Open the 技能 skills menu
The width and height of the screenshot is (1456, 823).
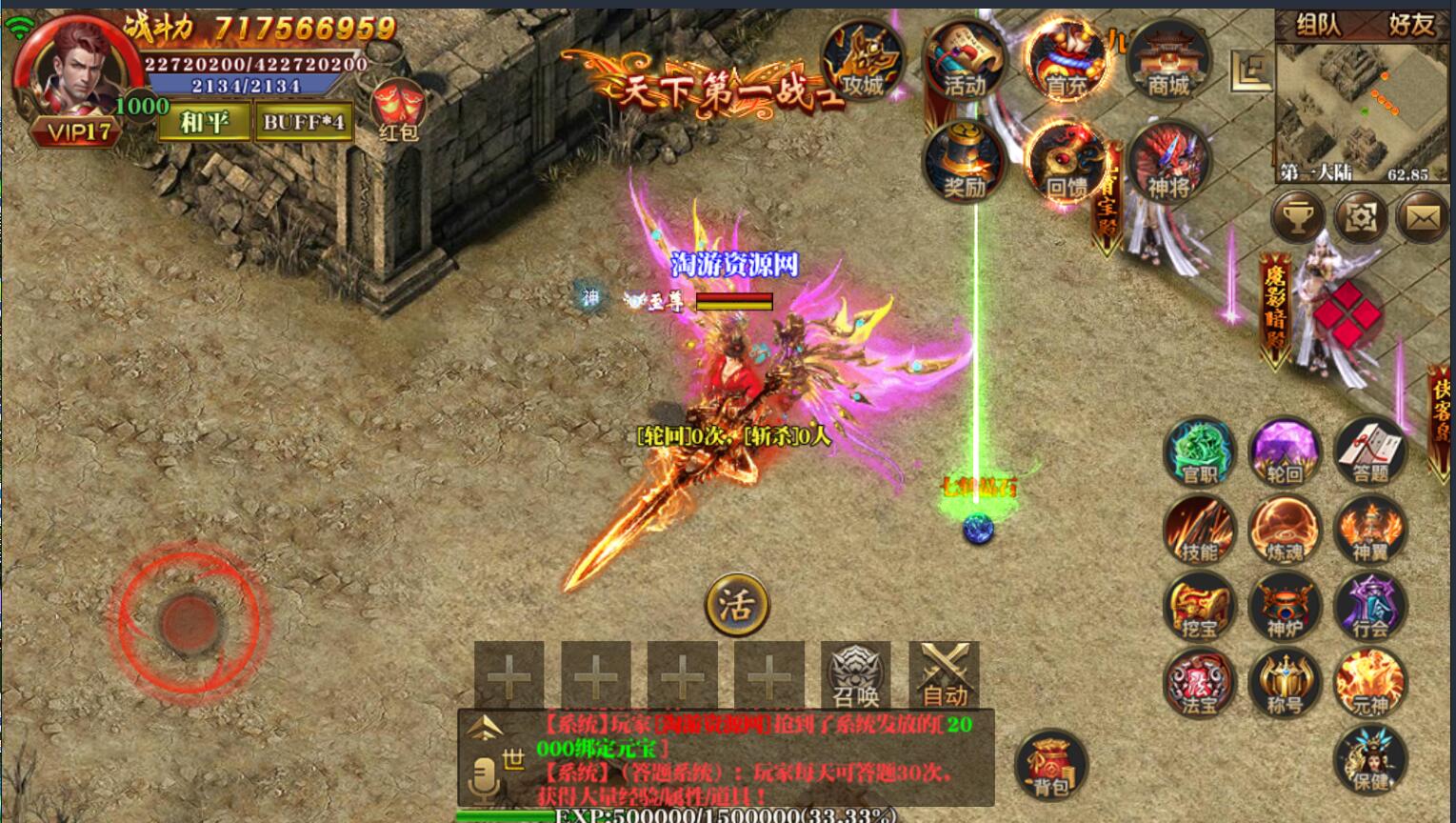pos(1199,530)
